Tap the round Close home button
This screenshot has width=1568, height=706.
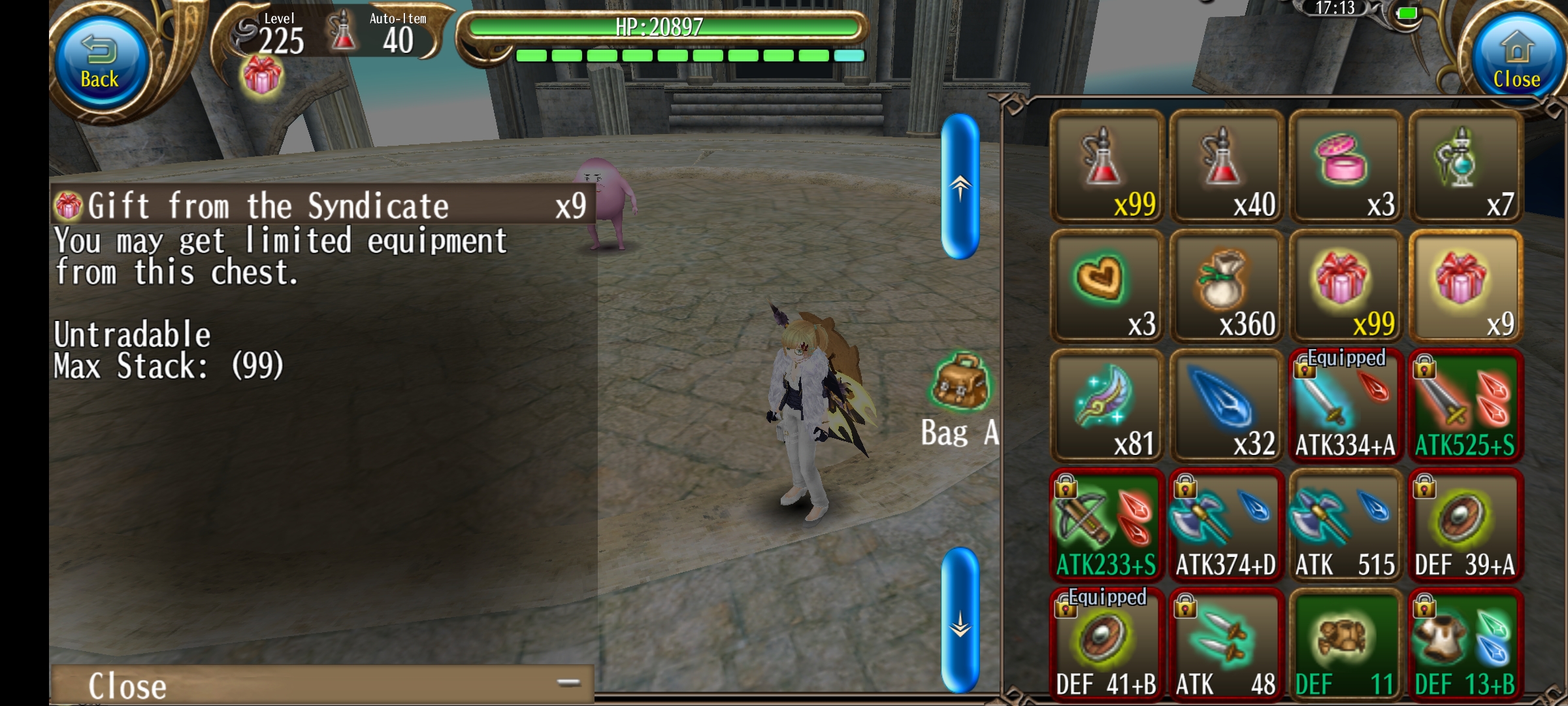click(x=1516, y=62)
